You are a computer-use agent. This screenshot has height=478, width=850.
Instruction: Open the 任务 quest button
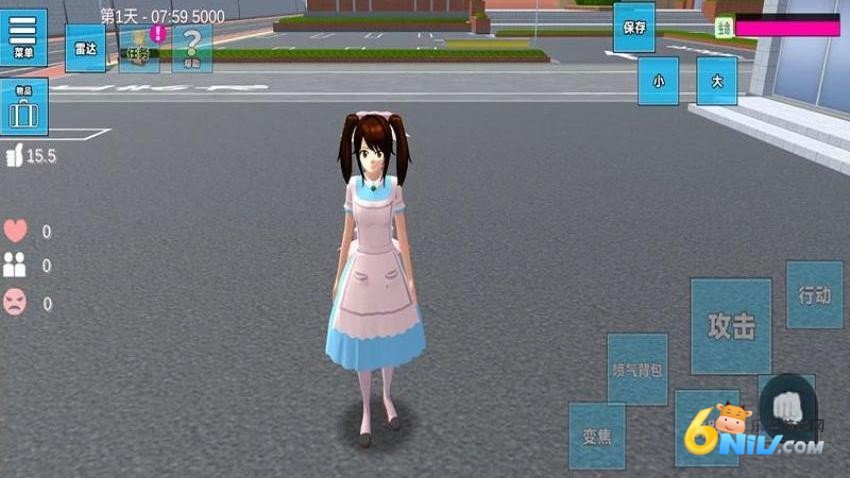point(138,49)
